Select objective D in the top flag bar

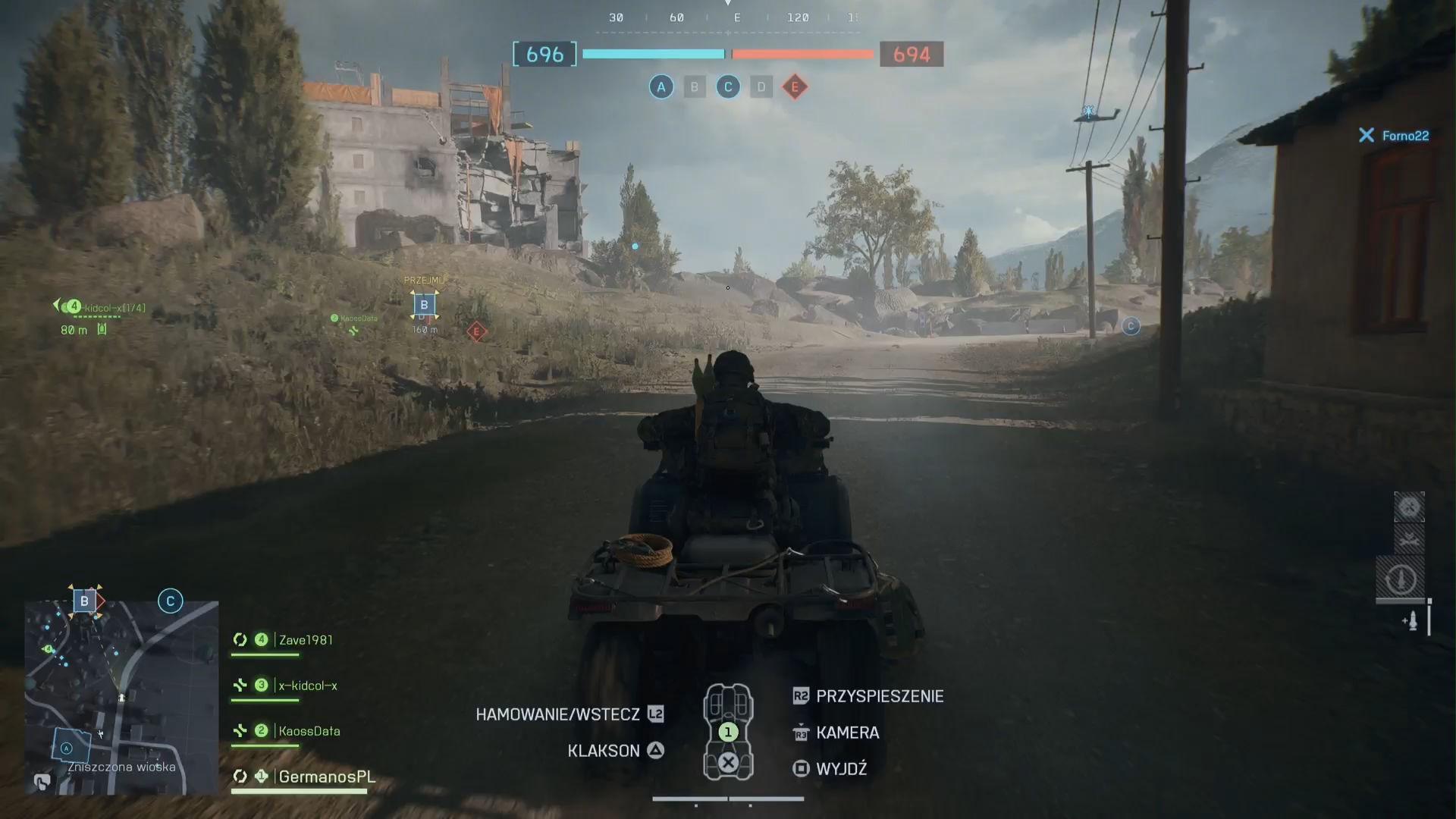761,87
